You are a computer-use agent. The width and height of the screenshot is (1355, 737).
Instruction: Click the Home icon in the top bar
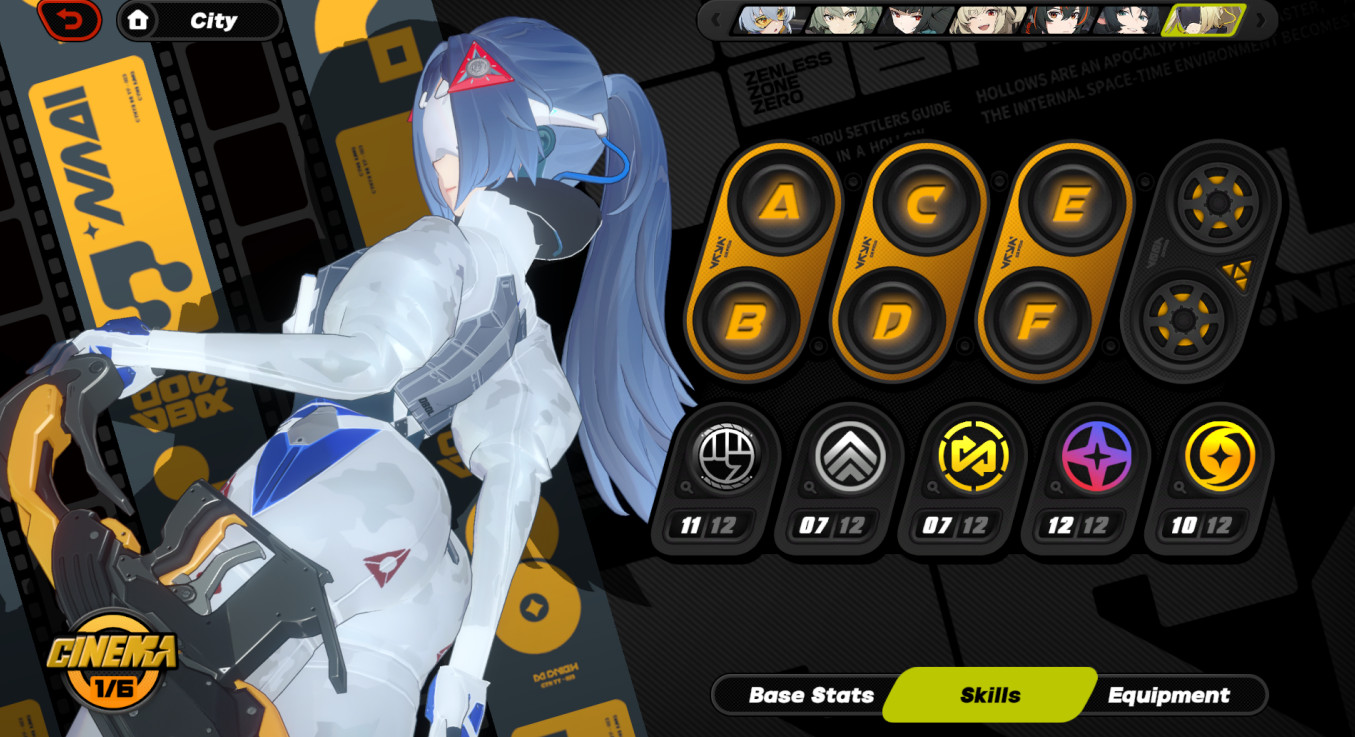[140, 21]
